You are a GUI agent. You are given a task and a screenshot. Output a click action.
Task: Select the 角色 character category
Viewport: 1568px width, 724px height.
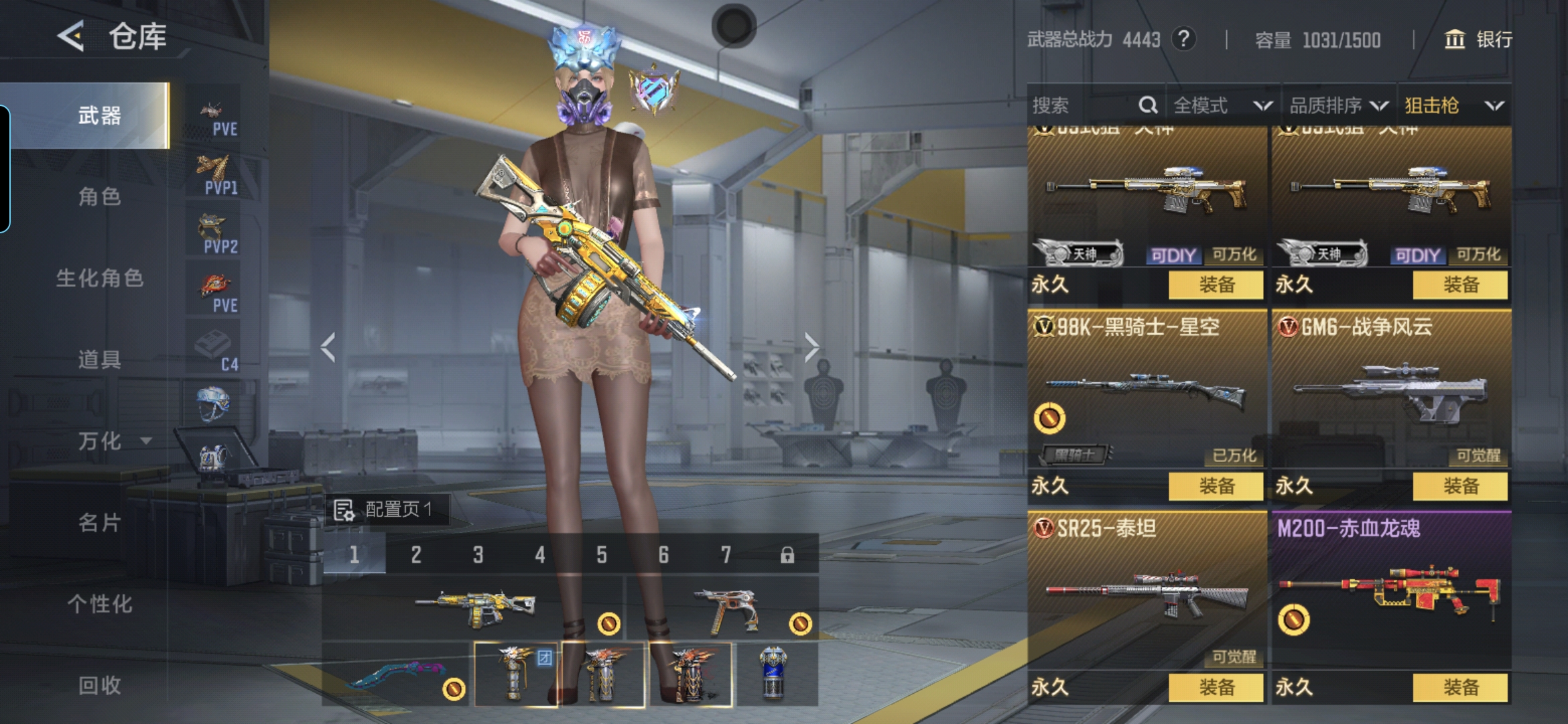pos(99,197)
